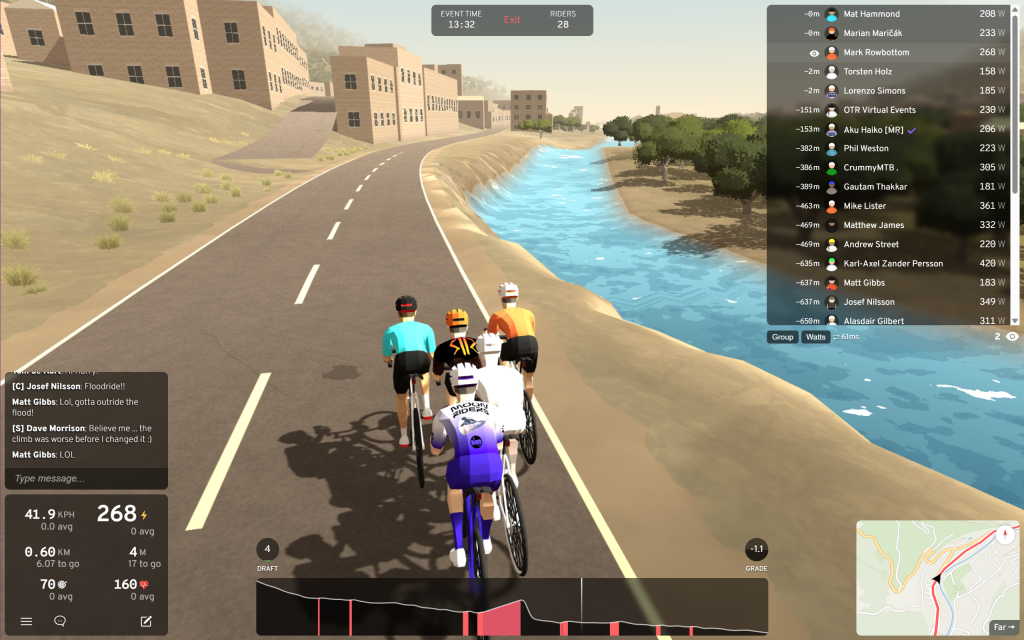The width and height of the screenshot is (1024, 640).
Task: Select Mike Lister in the rider list
Action: 864,206
